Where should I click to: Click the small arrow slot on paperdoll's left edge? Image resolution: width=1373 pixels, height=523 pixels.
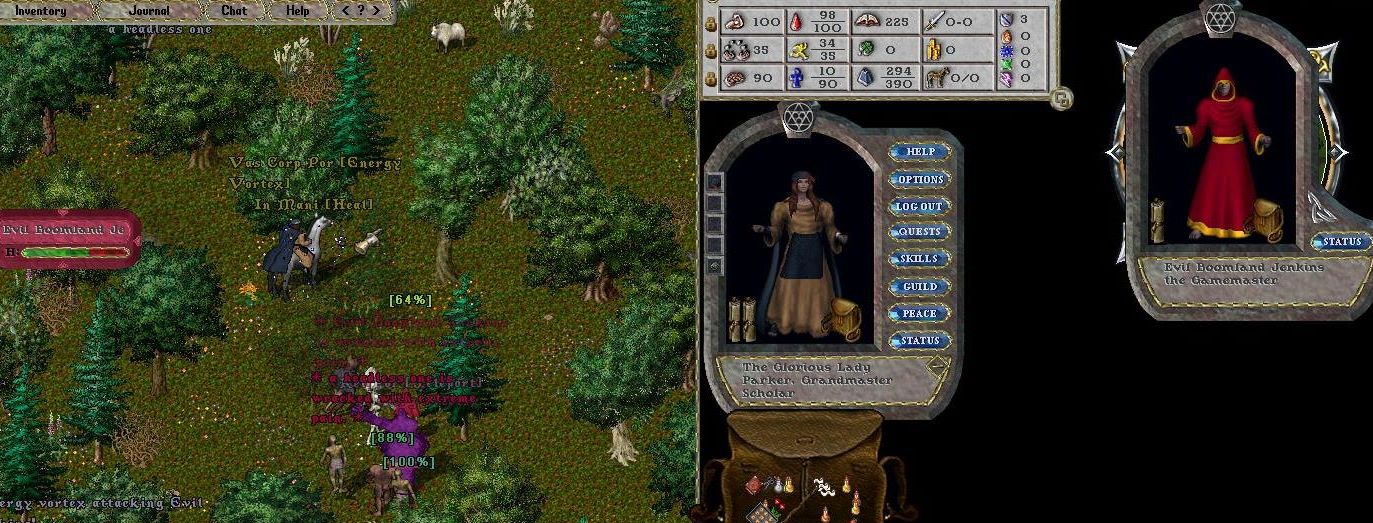(714, 266)
